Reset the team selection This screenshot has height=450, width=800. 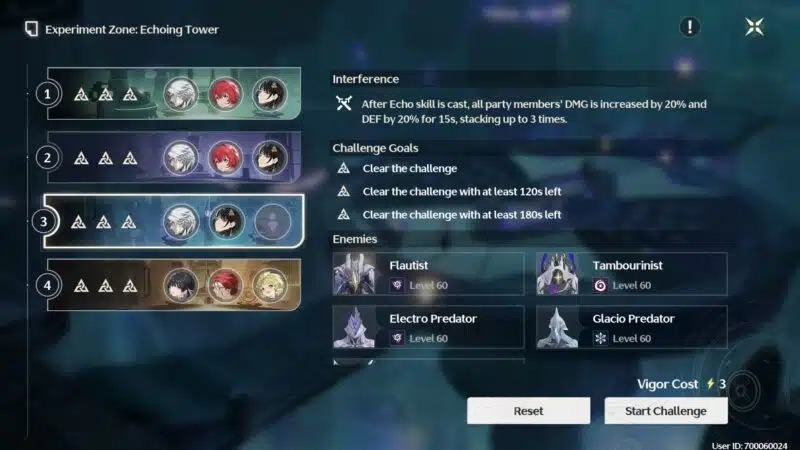click(x=528, y=411)
